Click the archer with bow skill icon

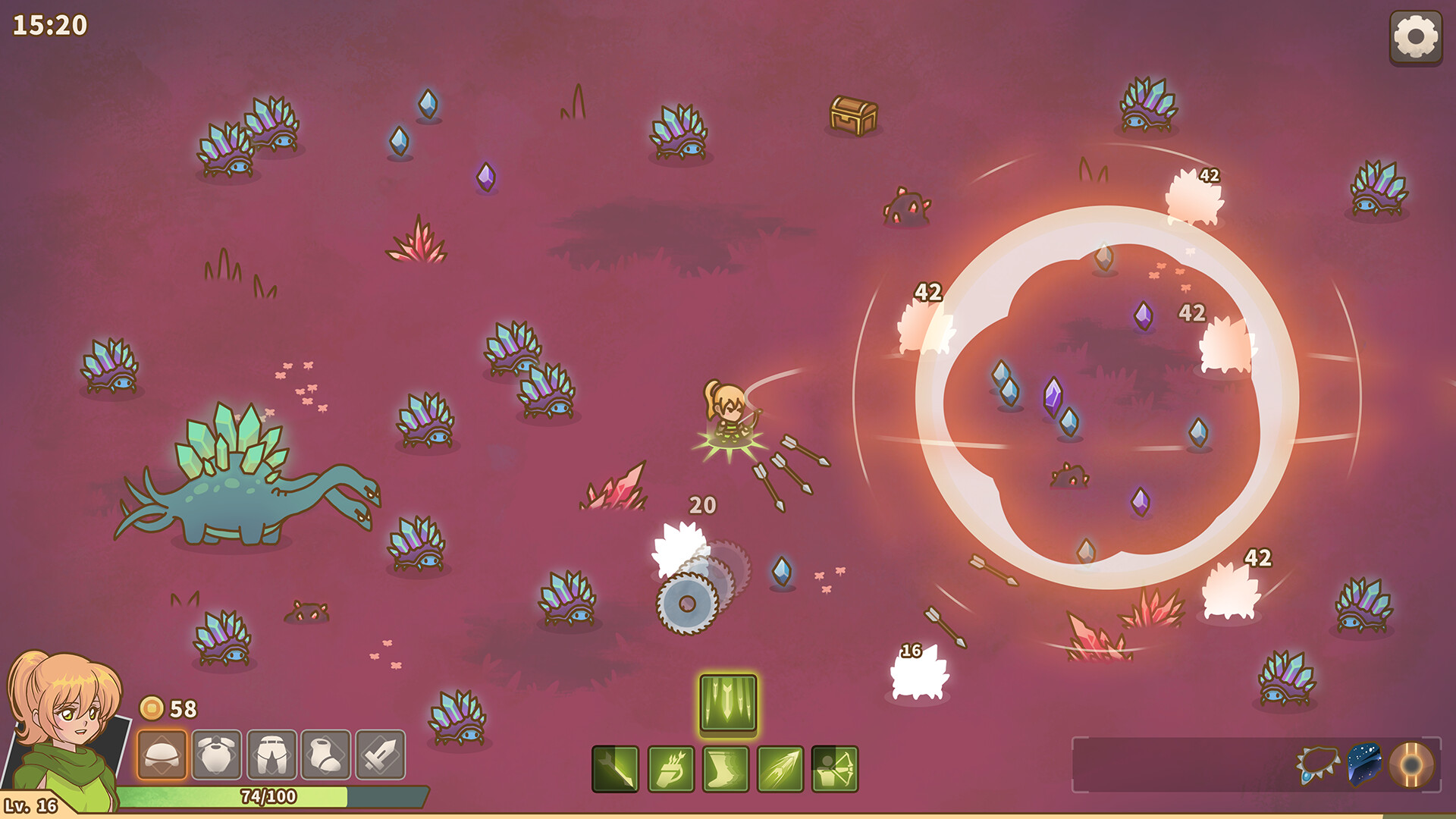[835, 769]
